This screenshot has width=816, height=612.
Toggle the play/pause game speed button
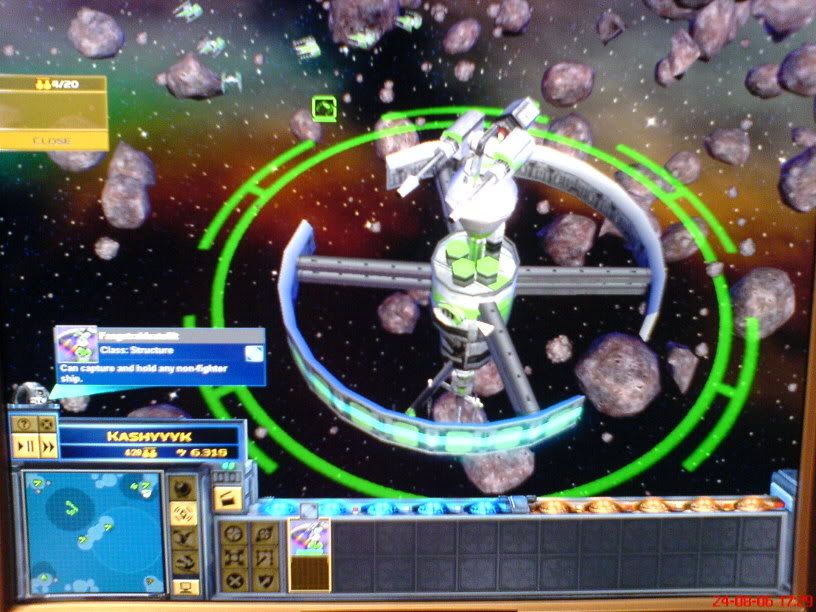pos(24,445)
